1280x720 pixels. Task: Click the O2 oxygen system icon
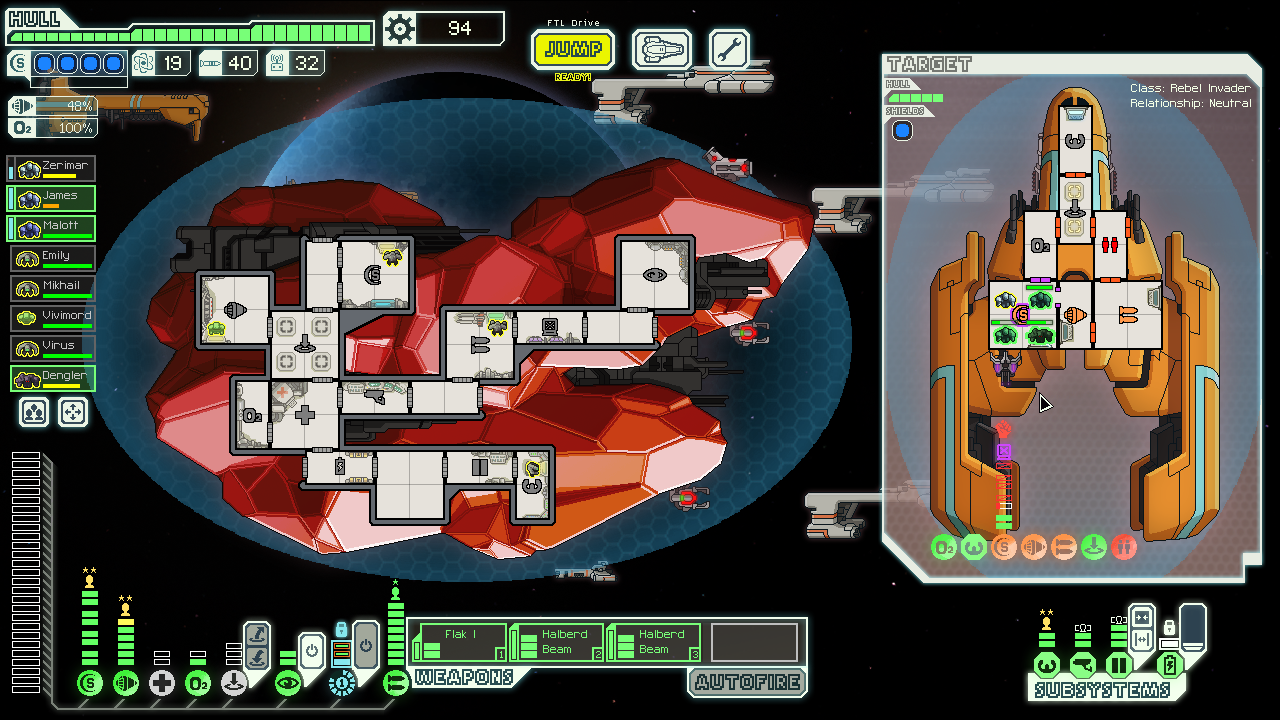point(198,684)
